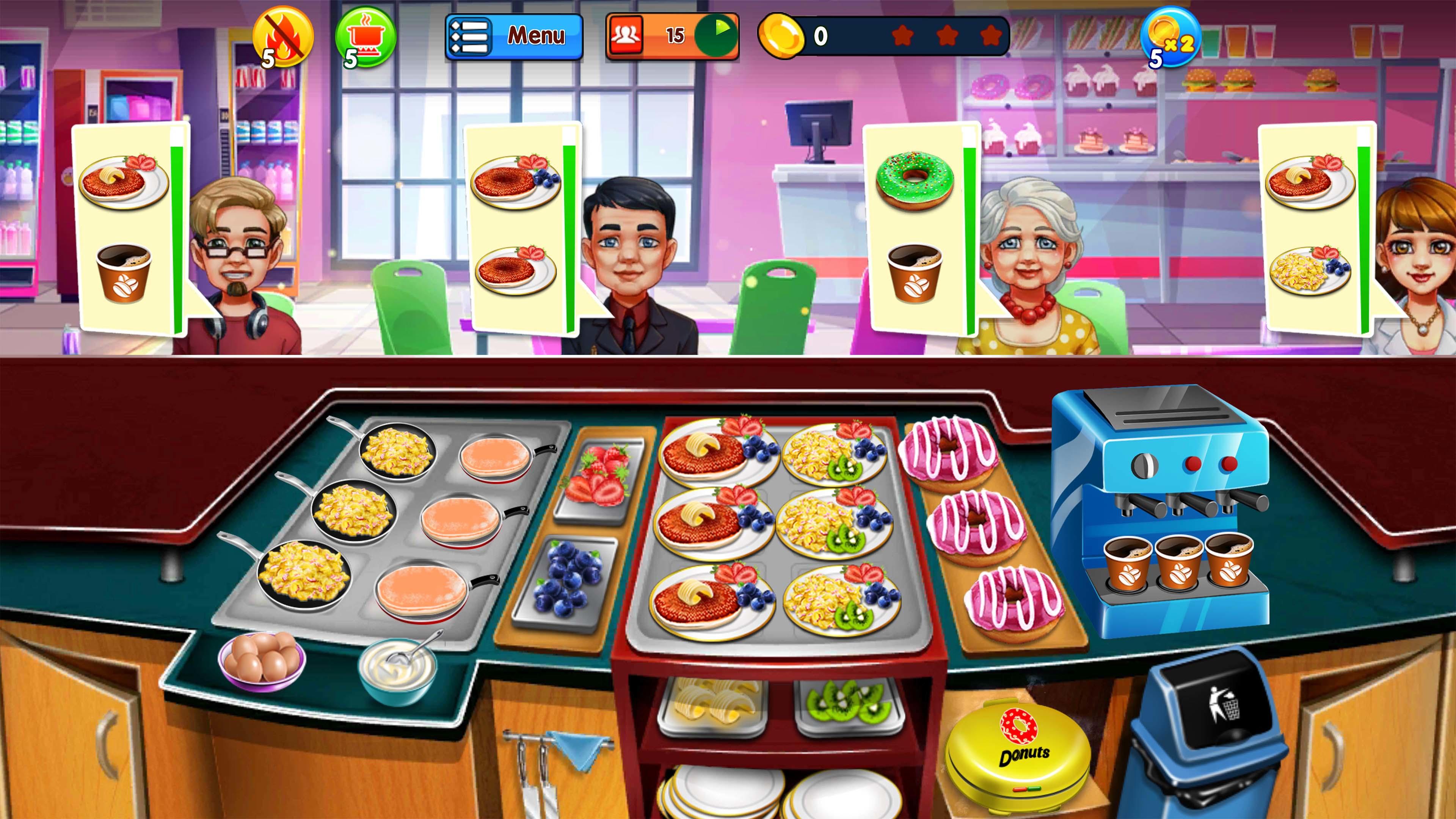Open the Menu panel

point(515,37)
